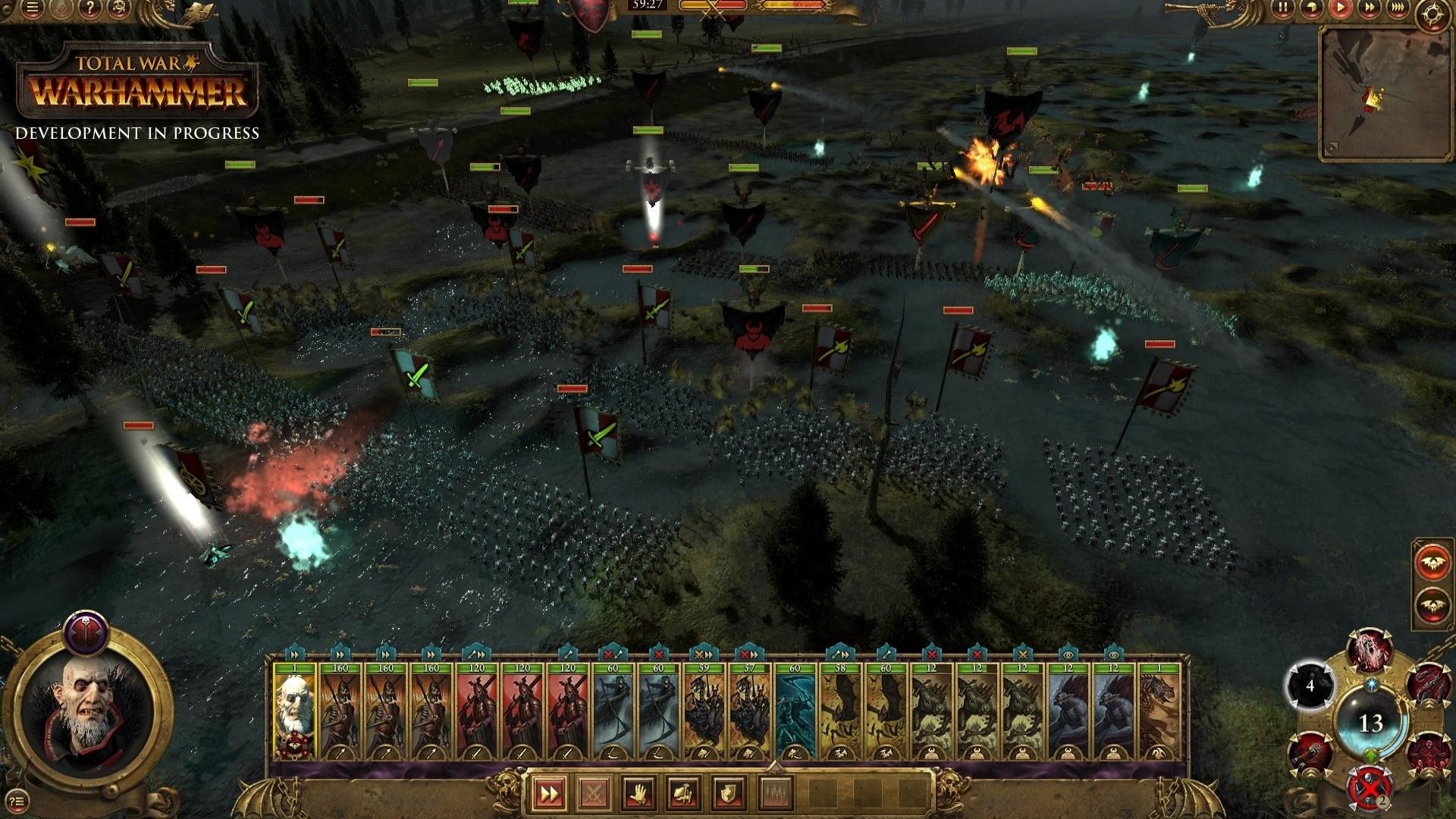Select the teal highlighted cavalry unit card
This screenshot has width=1456, height=819.
click(795, 713)
